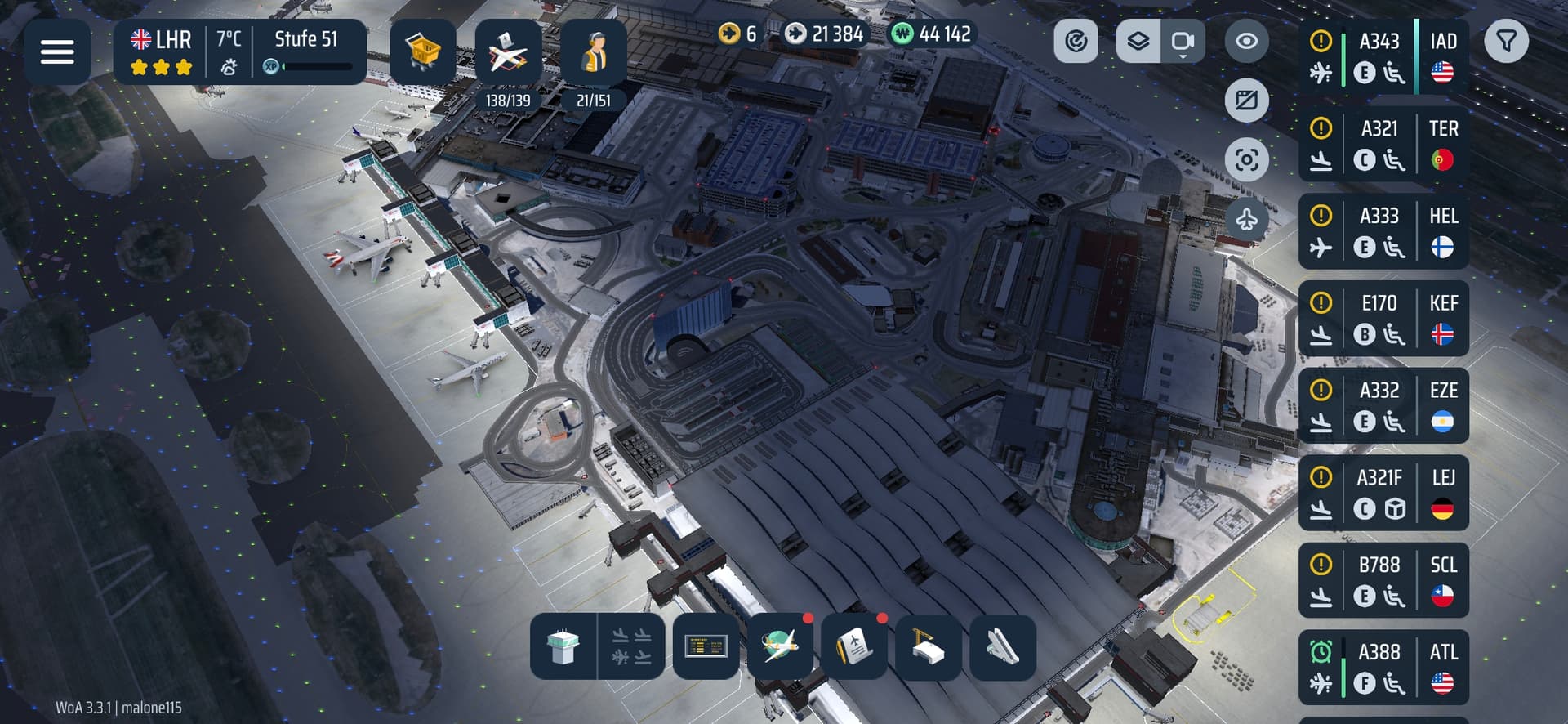Toggle the crossed-out panel button
The image size is (1568, 724).
pos(1246,101)
